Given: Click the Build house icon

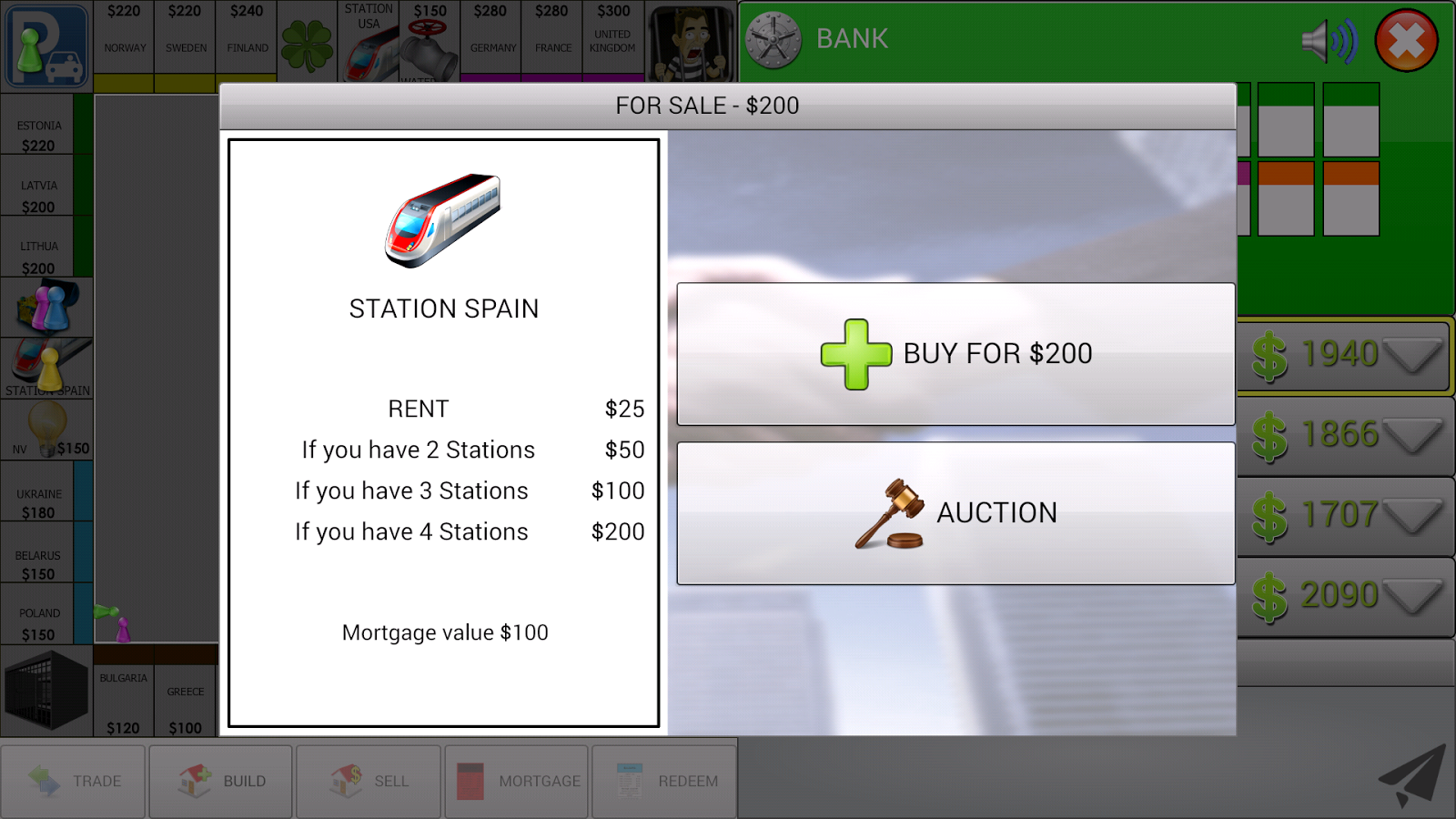Looking at the screenshot, I should point(193,781).
